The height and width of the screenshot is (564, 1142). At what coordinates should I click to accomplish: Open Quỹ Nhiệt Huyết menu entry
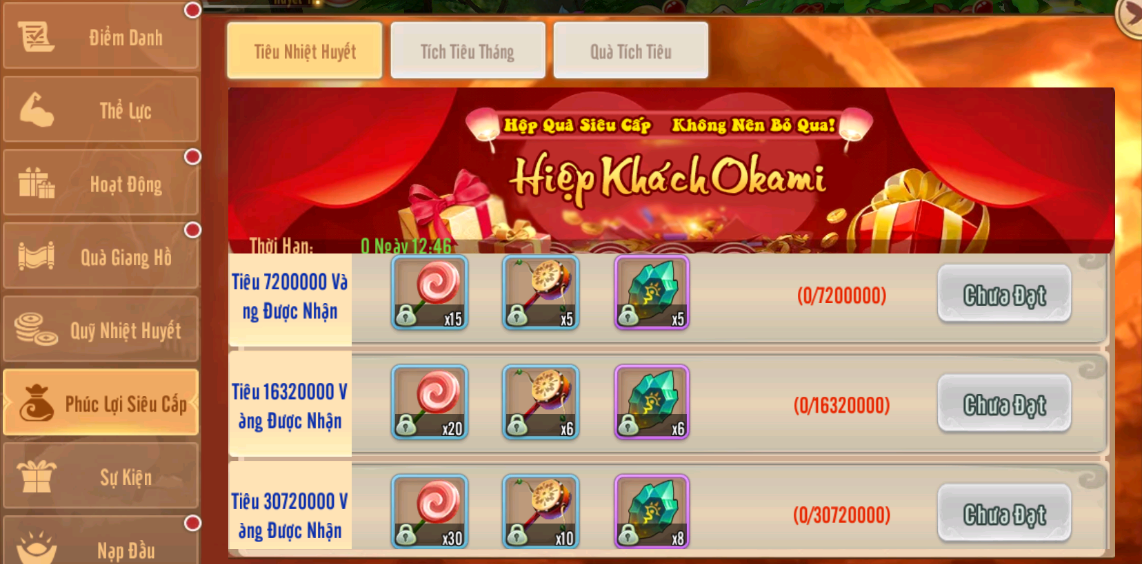click(x=100, y=330)
